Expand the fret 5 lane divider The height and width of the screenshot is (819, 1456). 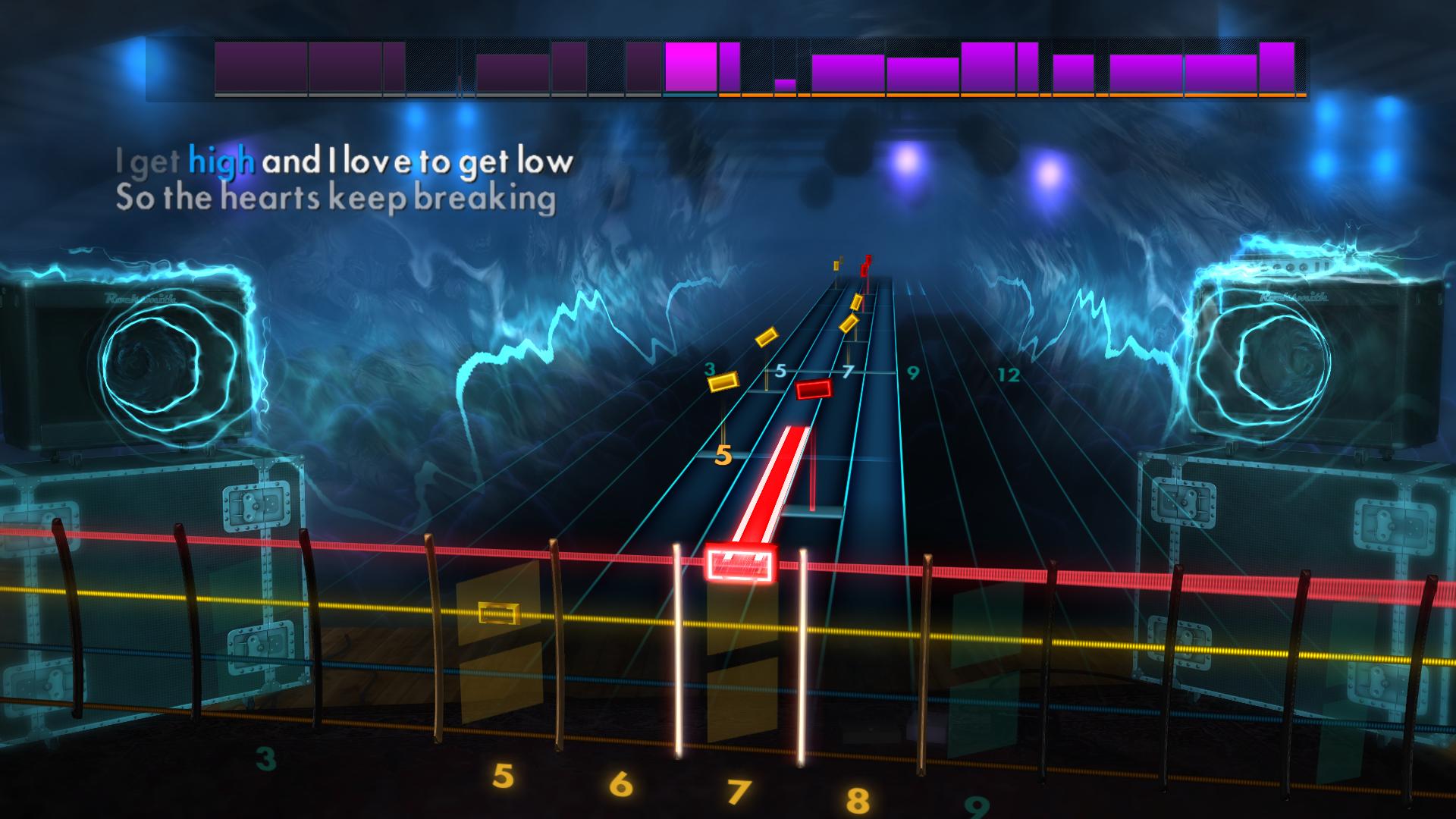tap(779, 372)
